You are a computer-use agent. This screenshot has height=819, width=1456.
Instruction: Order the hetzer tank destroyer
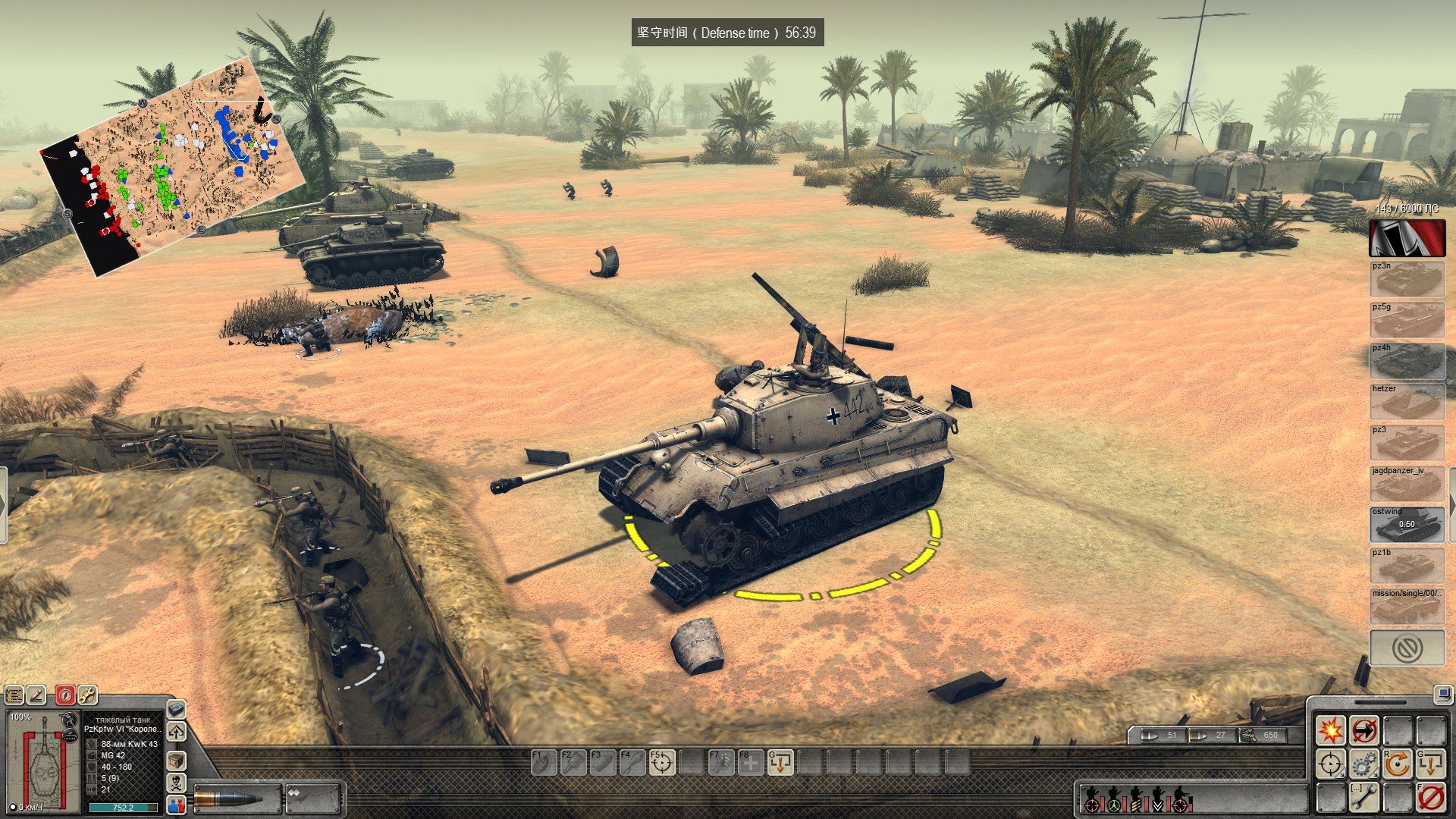[1407, 403]
